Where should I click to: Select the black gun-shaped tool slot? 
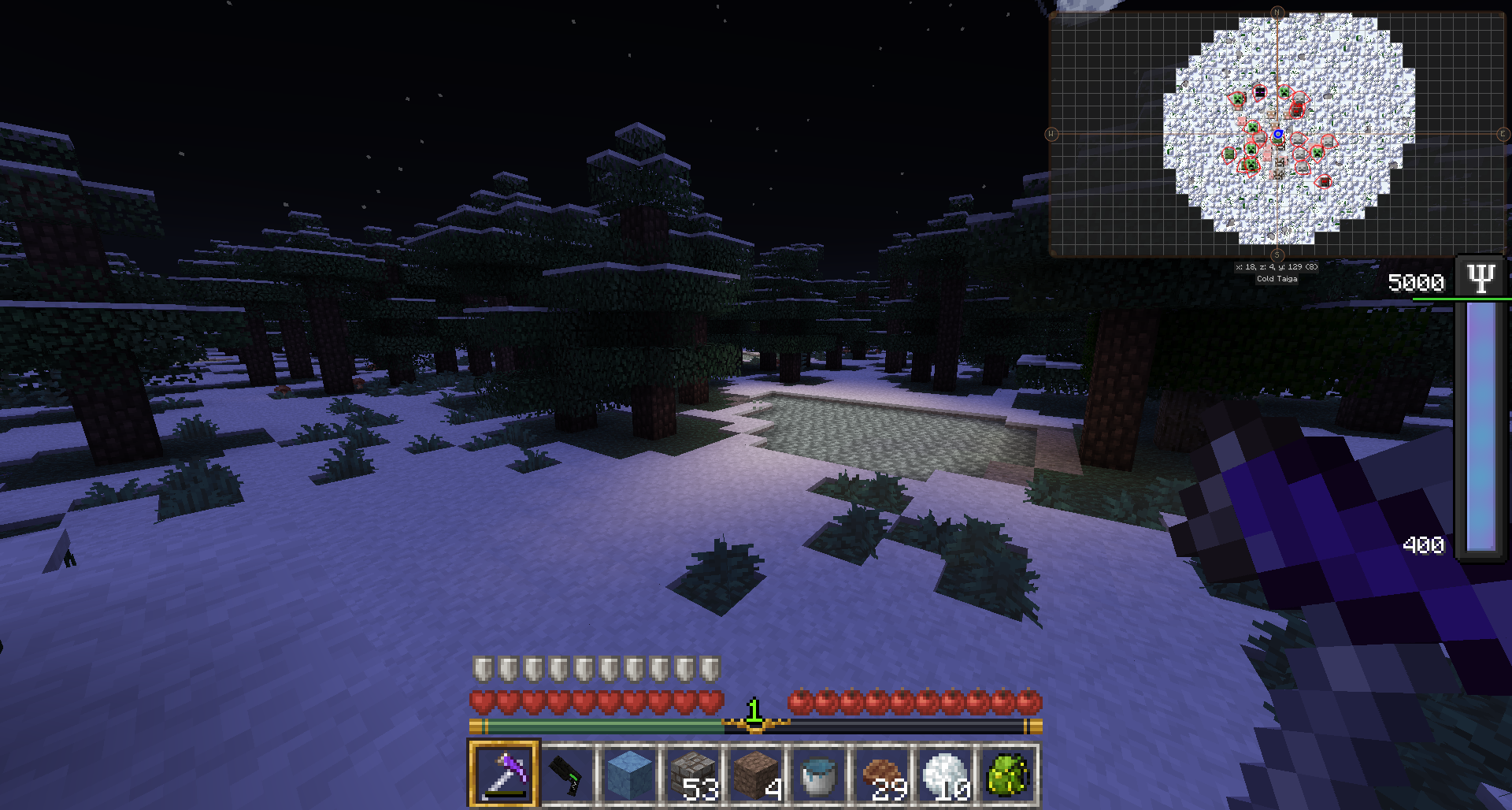tap(567, 774)
